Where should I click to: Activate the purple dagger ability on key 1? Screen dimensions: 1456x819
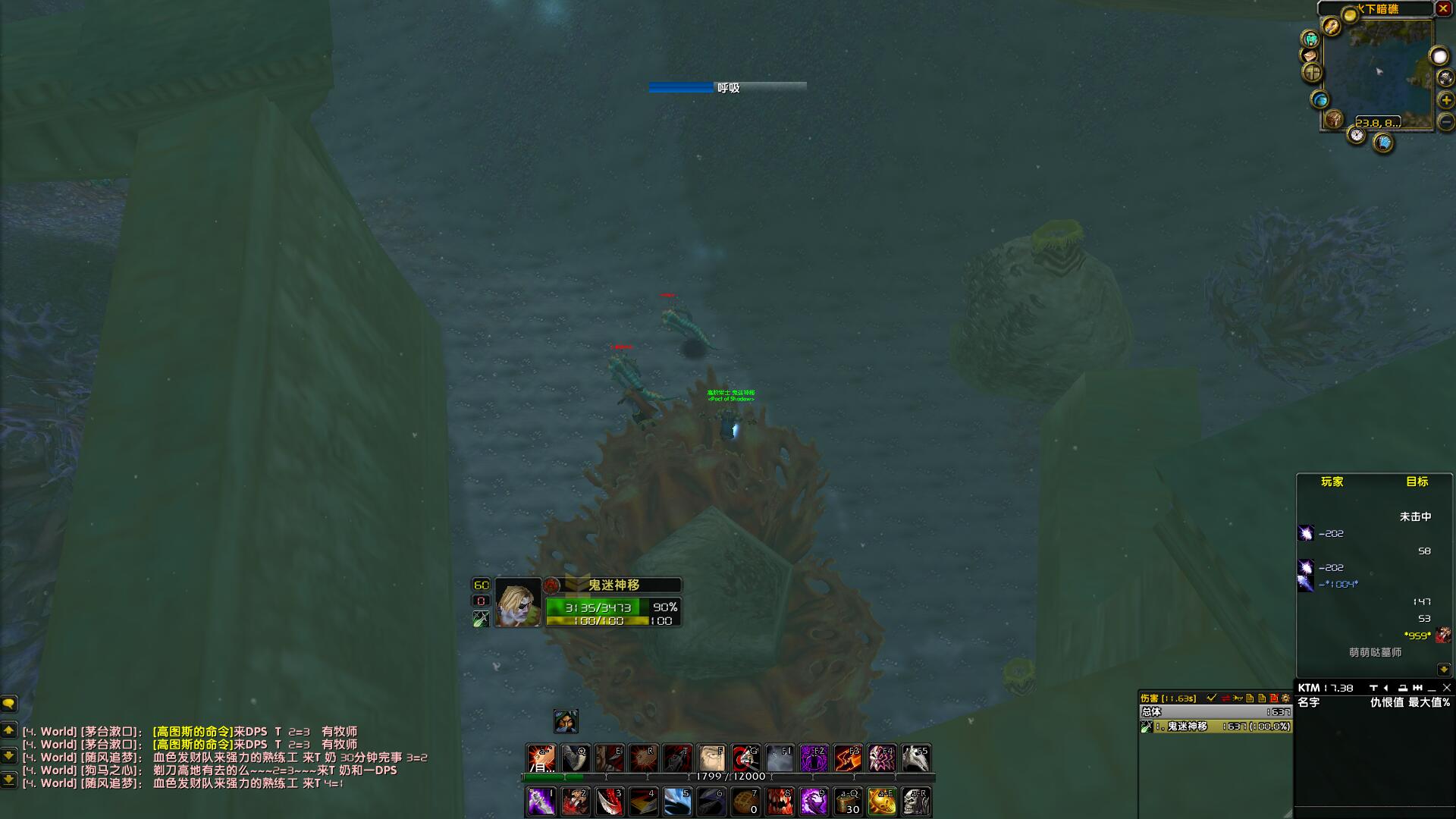[x=541, y=802]
